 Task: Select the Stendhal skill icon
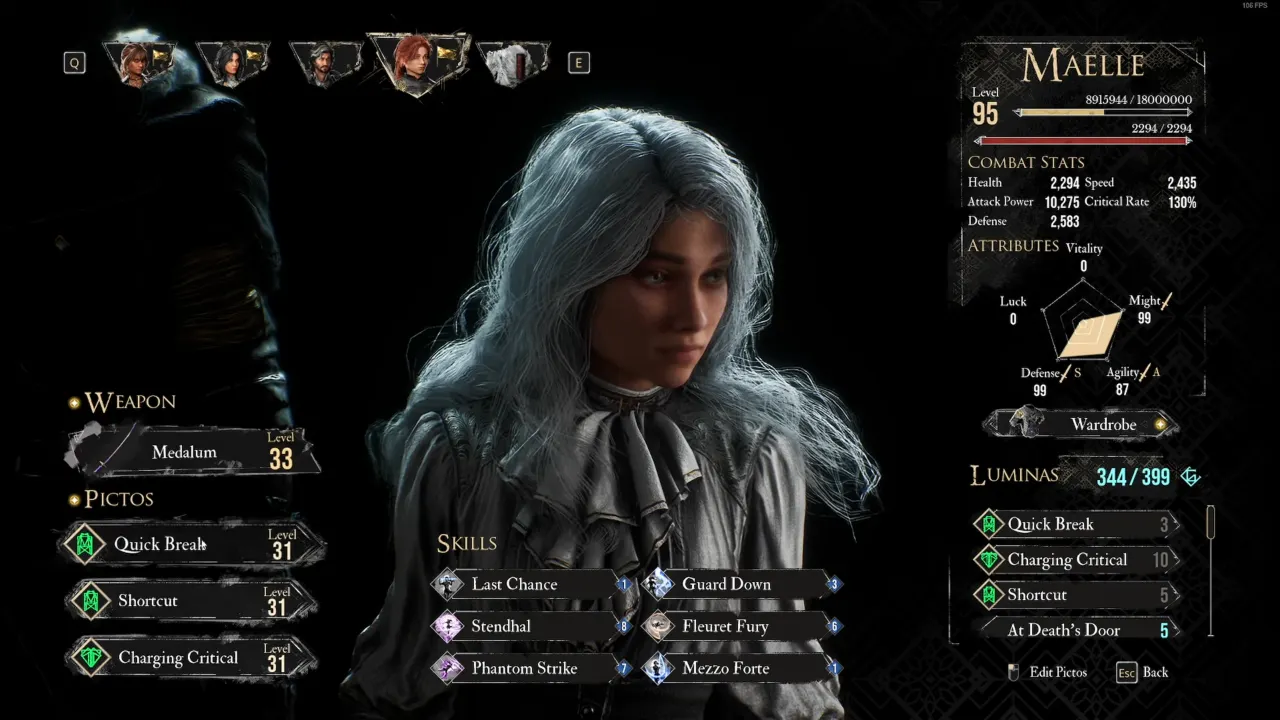point(444,626)
